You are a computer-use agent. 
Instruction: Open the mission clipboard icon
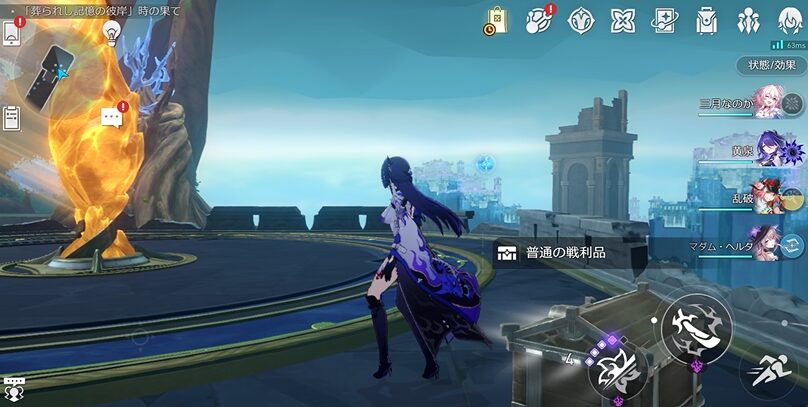coord(12,118)
